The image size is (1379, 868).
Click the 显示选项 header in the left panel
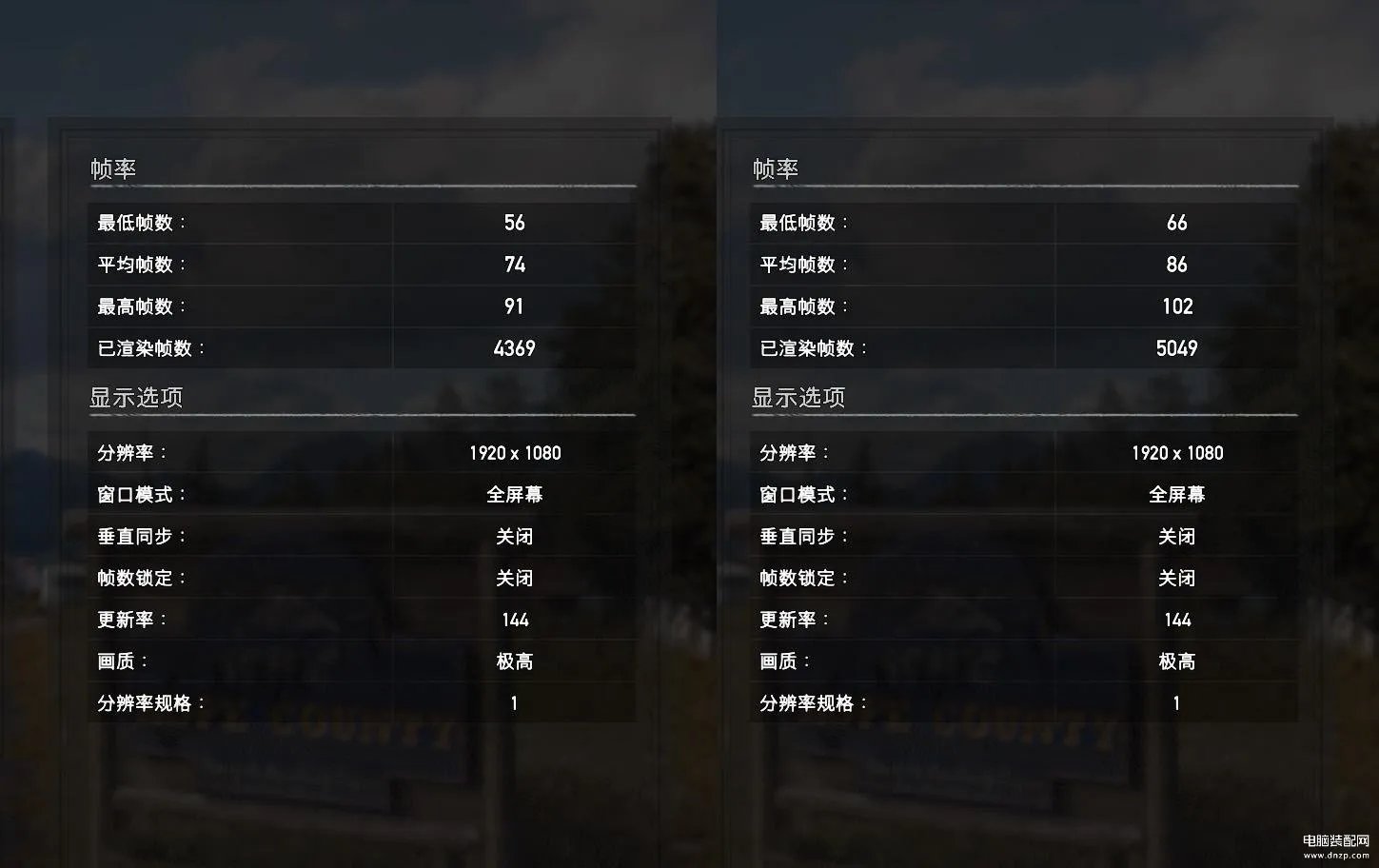coord(137,398)
